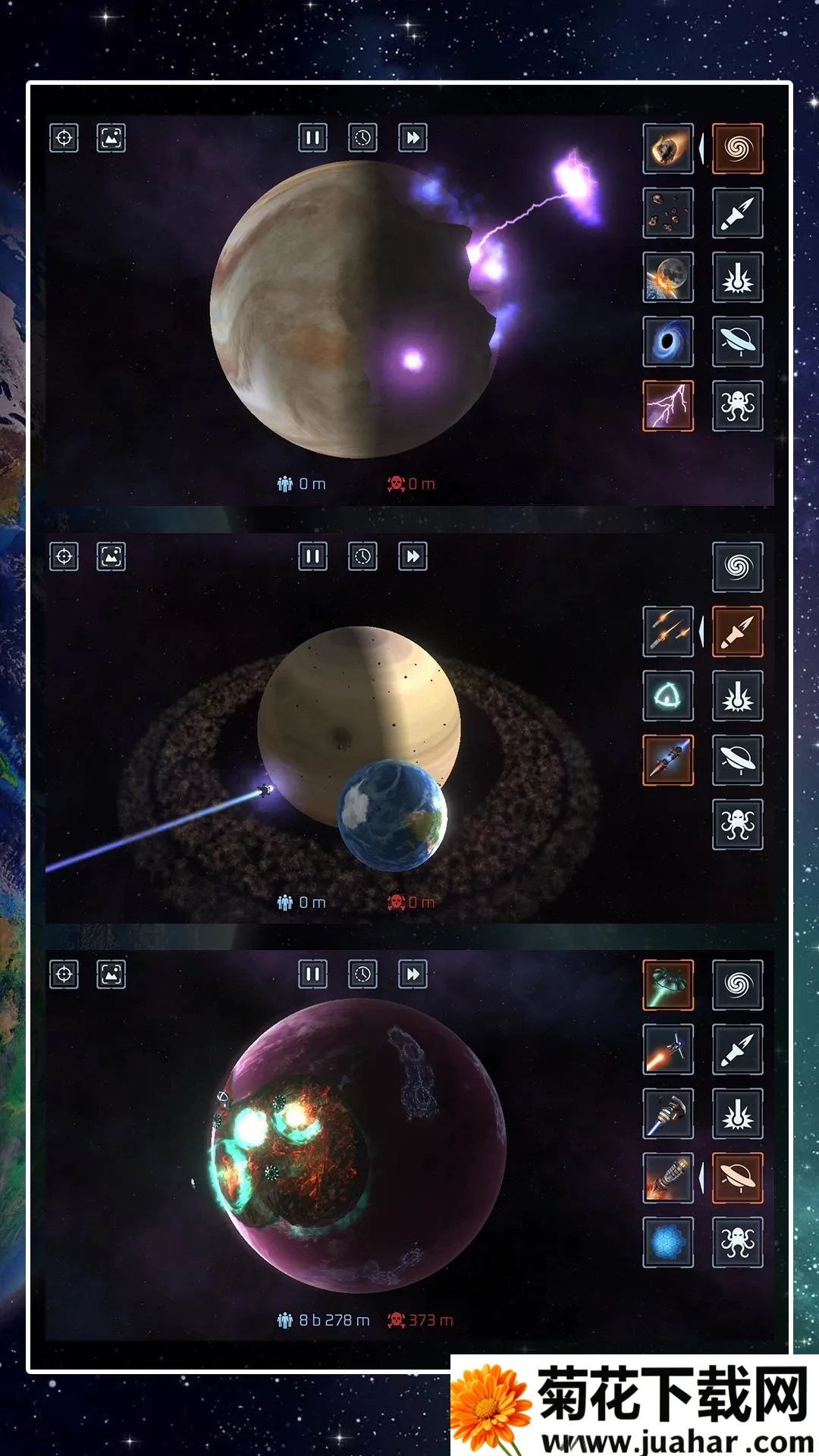Select the green triangular shield icon
This screenshot has width=819, height=1456.
[668, 695]
